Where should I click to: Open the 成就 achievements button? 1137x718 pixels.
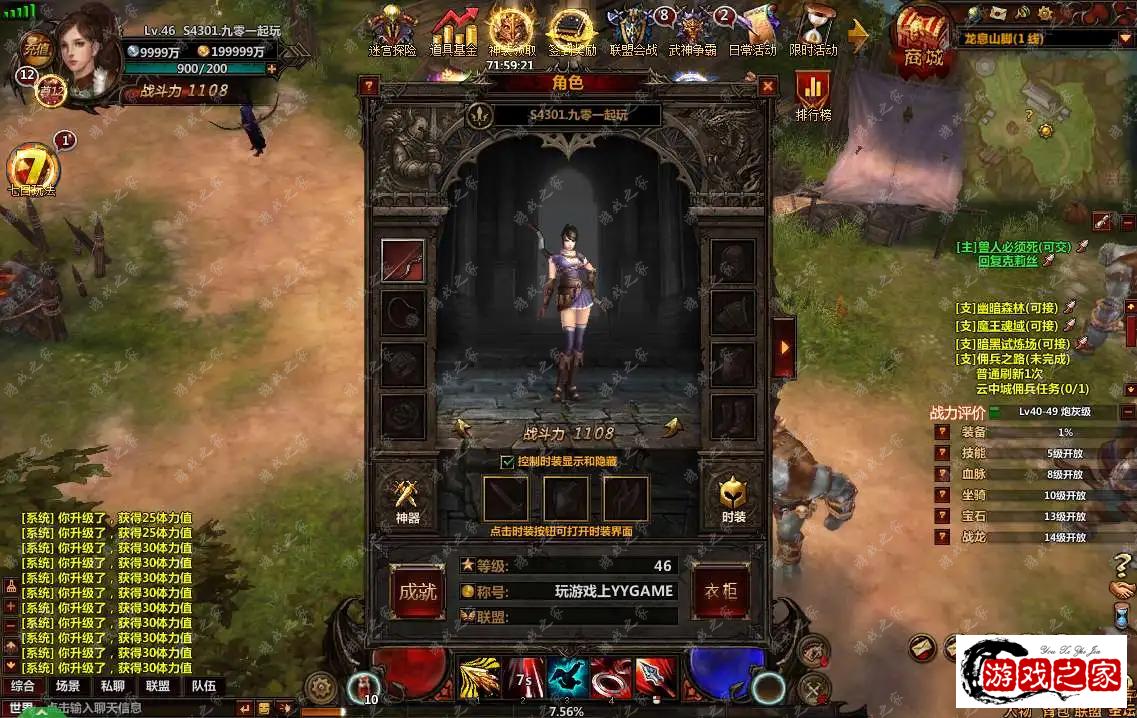coord(417,591)
